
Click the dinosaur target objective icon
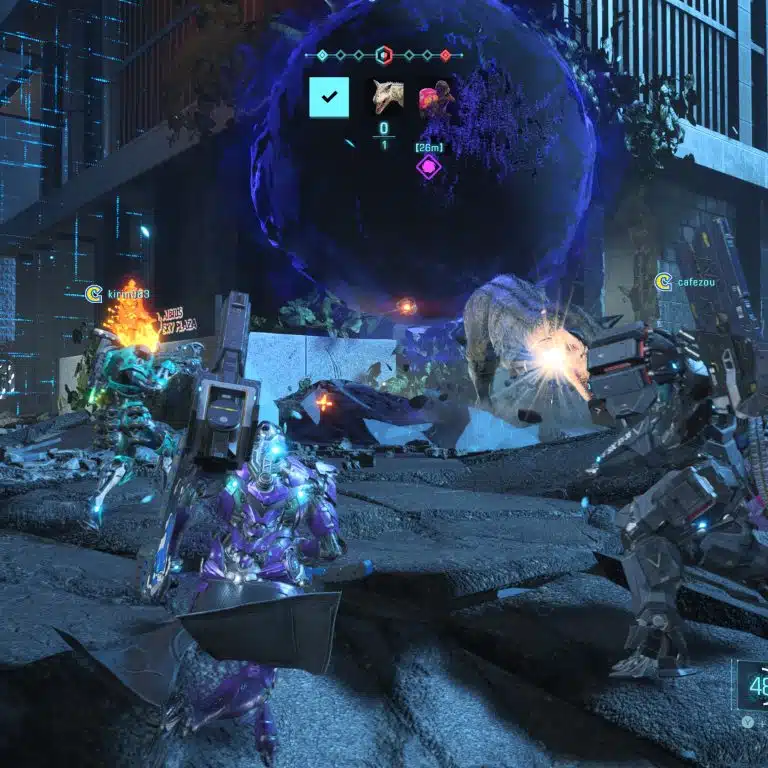pos(386,97)
